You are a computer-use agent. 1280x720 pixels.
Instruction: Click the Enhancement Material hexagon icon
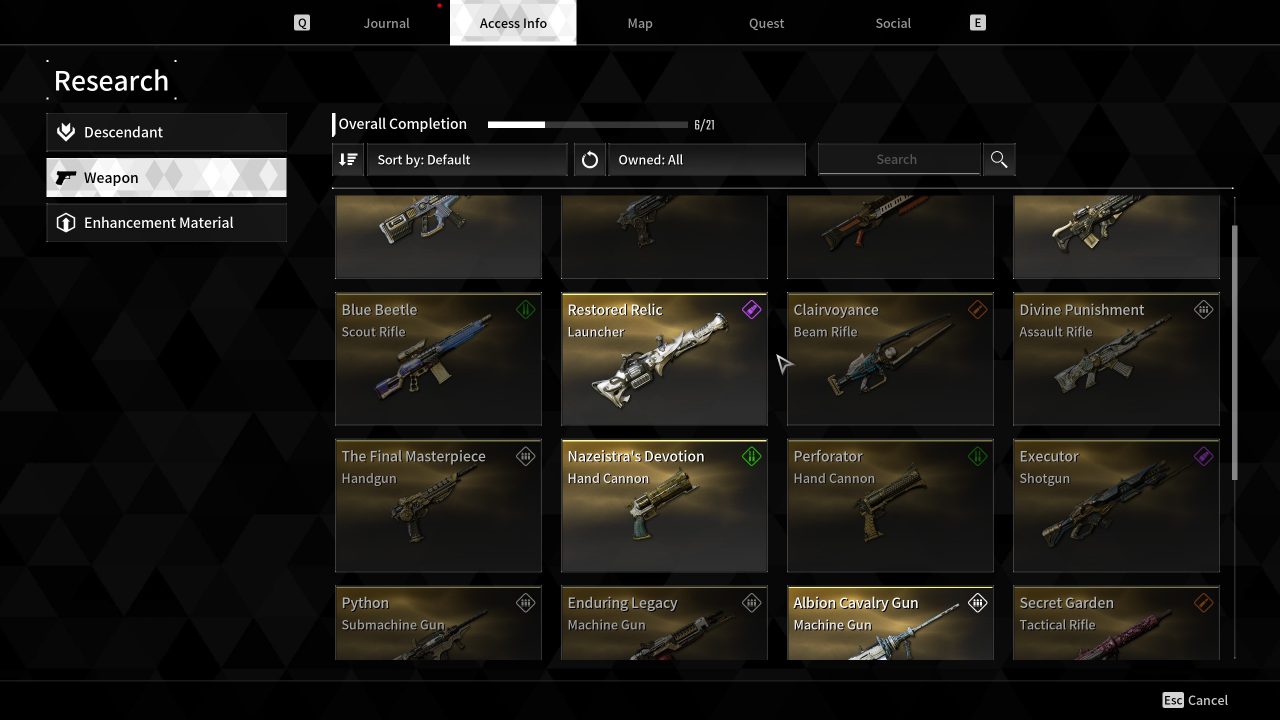(66, 222)
